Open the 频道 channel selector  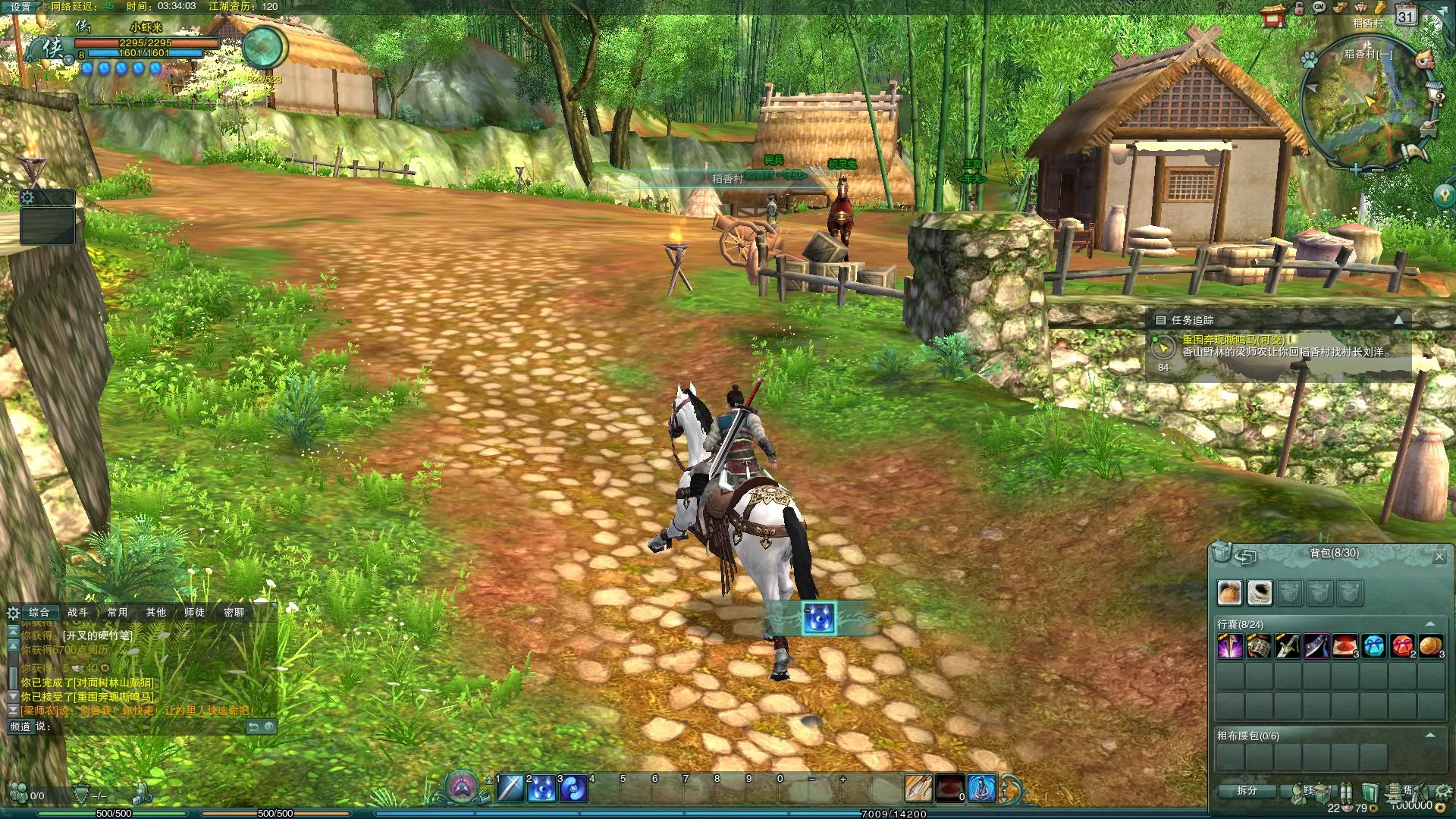click(20, 726)
